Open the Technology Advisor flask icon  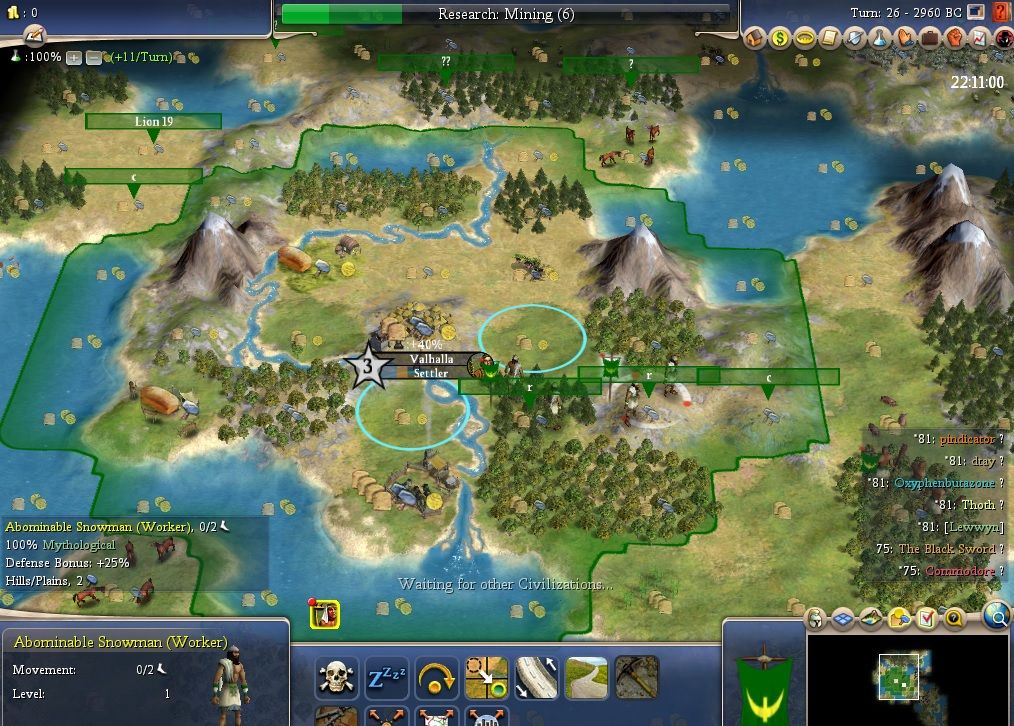tap(878, 38)
